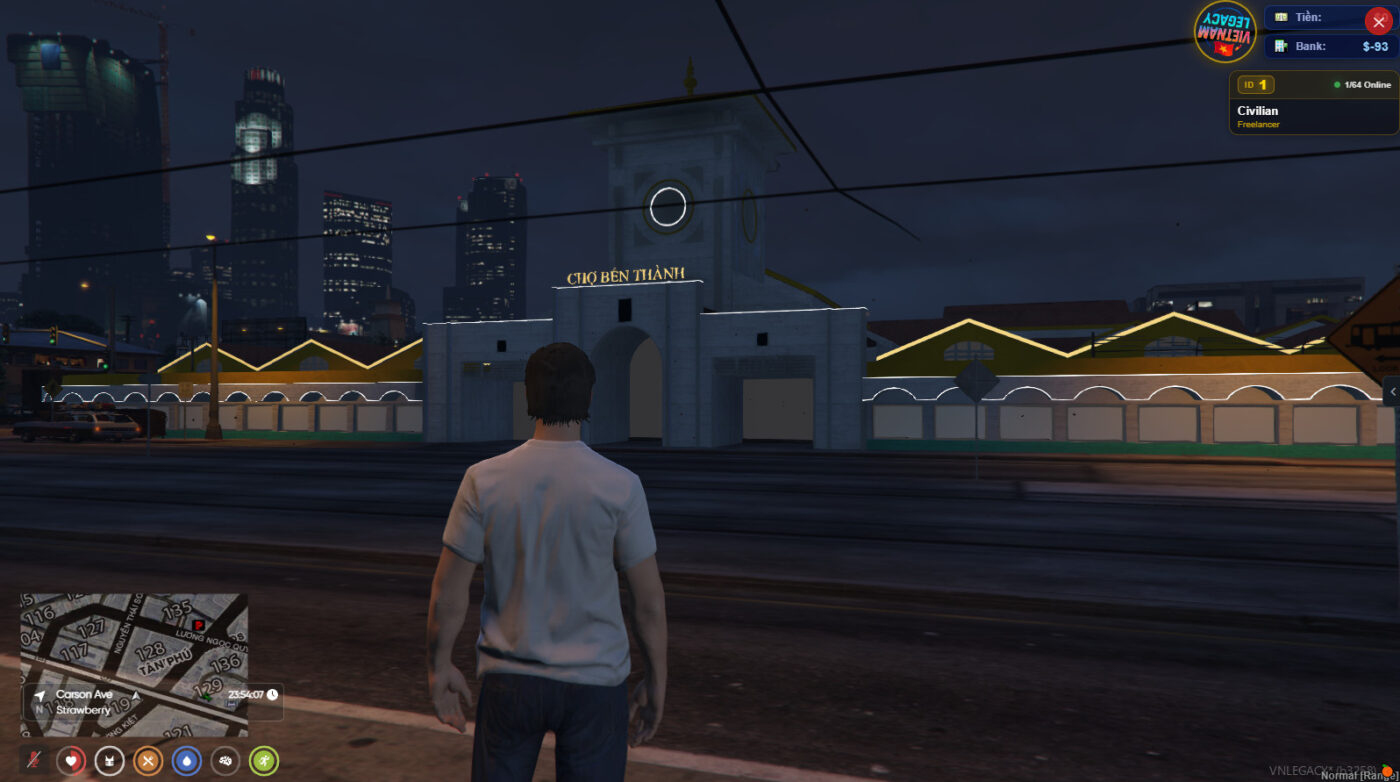Viewport: 1400px width, 782px height.
Task: Click the red heart health icon
Action: (x=71, y=761)
